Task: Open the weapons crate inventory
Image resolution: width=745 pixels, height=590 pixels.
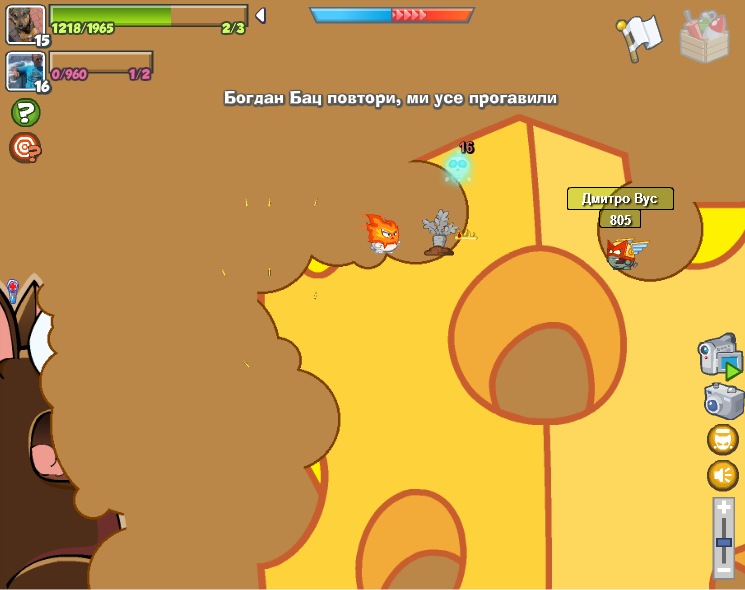Action: (704, 37)
